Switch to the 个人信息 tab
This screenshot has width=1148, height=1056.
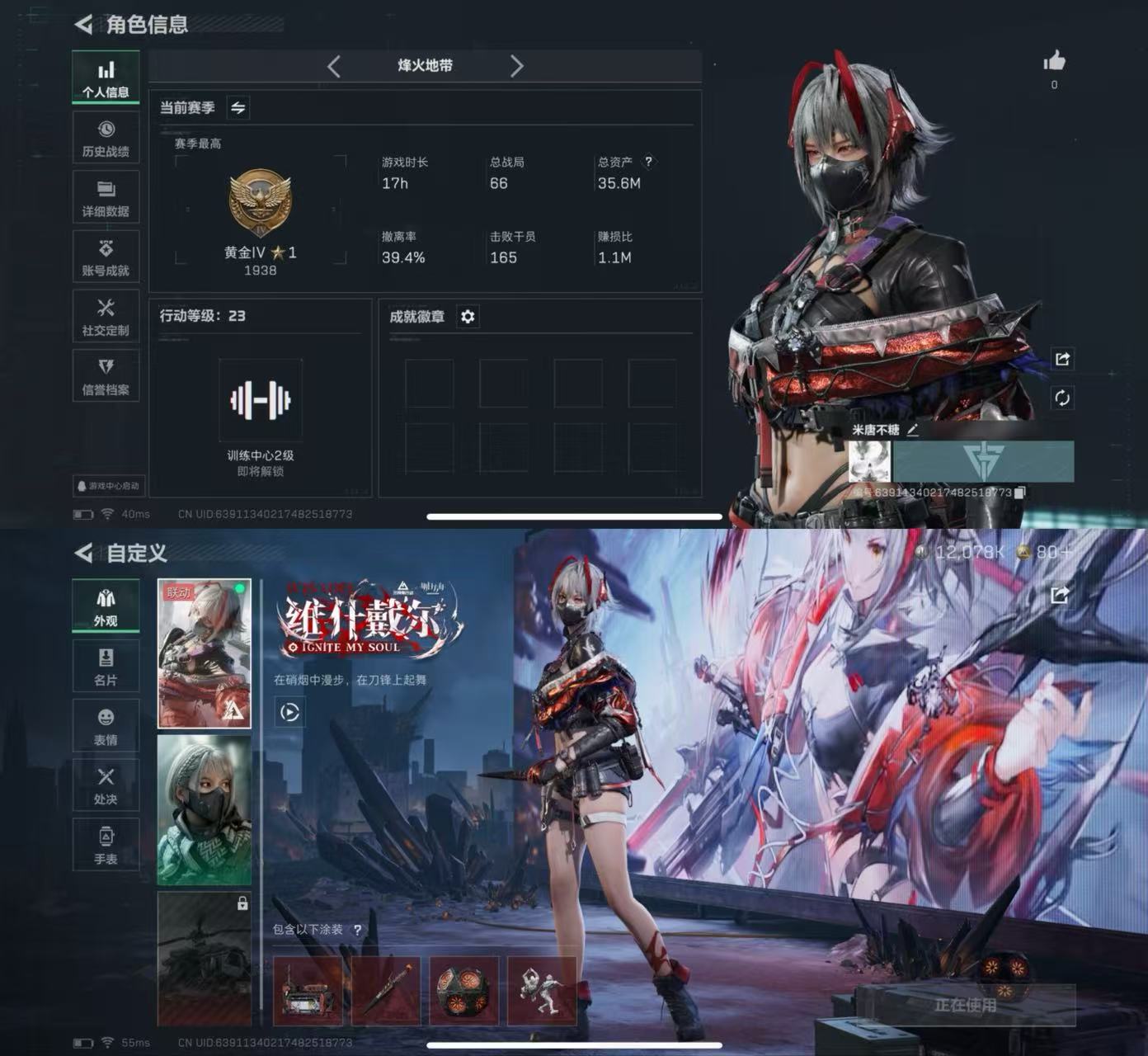[x=106, y=77]
